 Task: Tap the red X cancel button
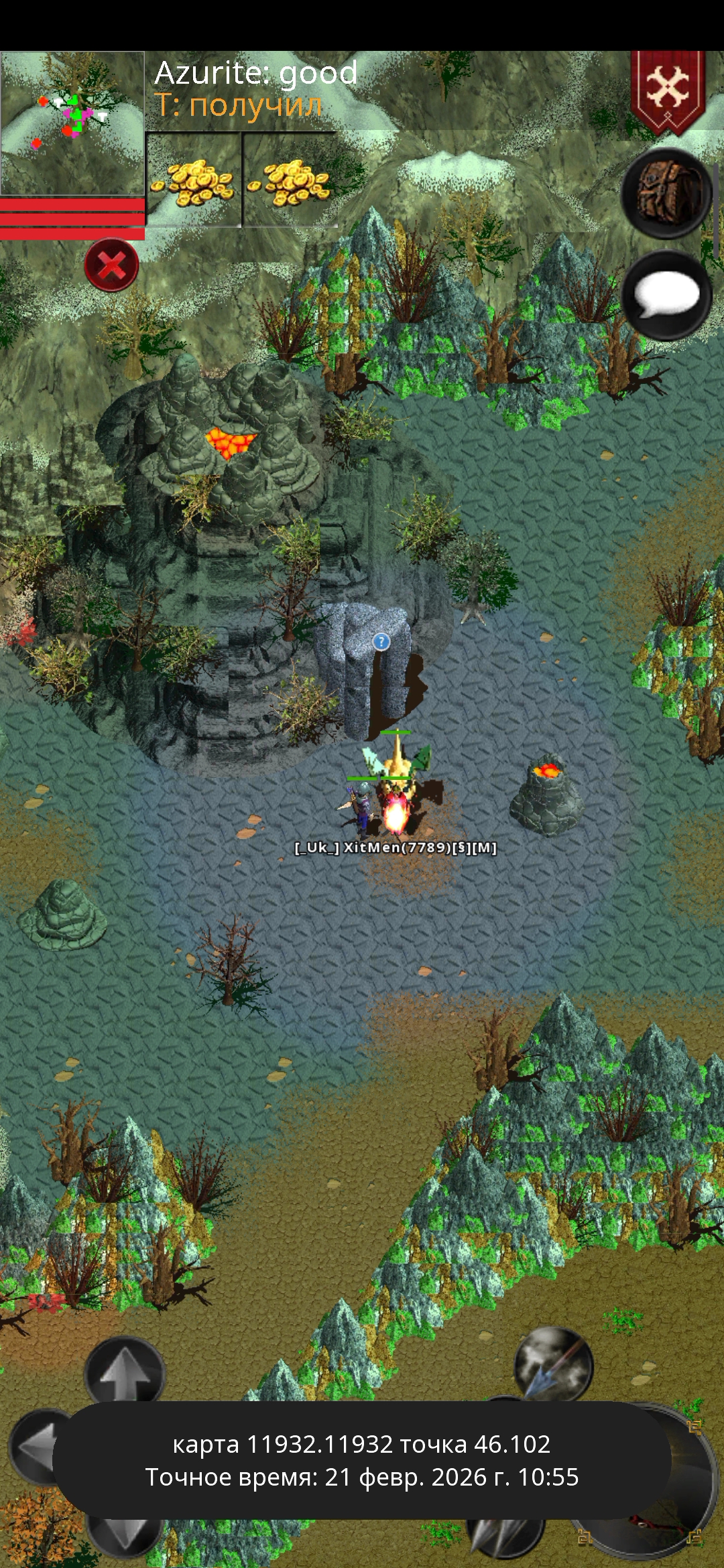pos(111,265)
